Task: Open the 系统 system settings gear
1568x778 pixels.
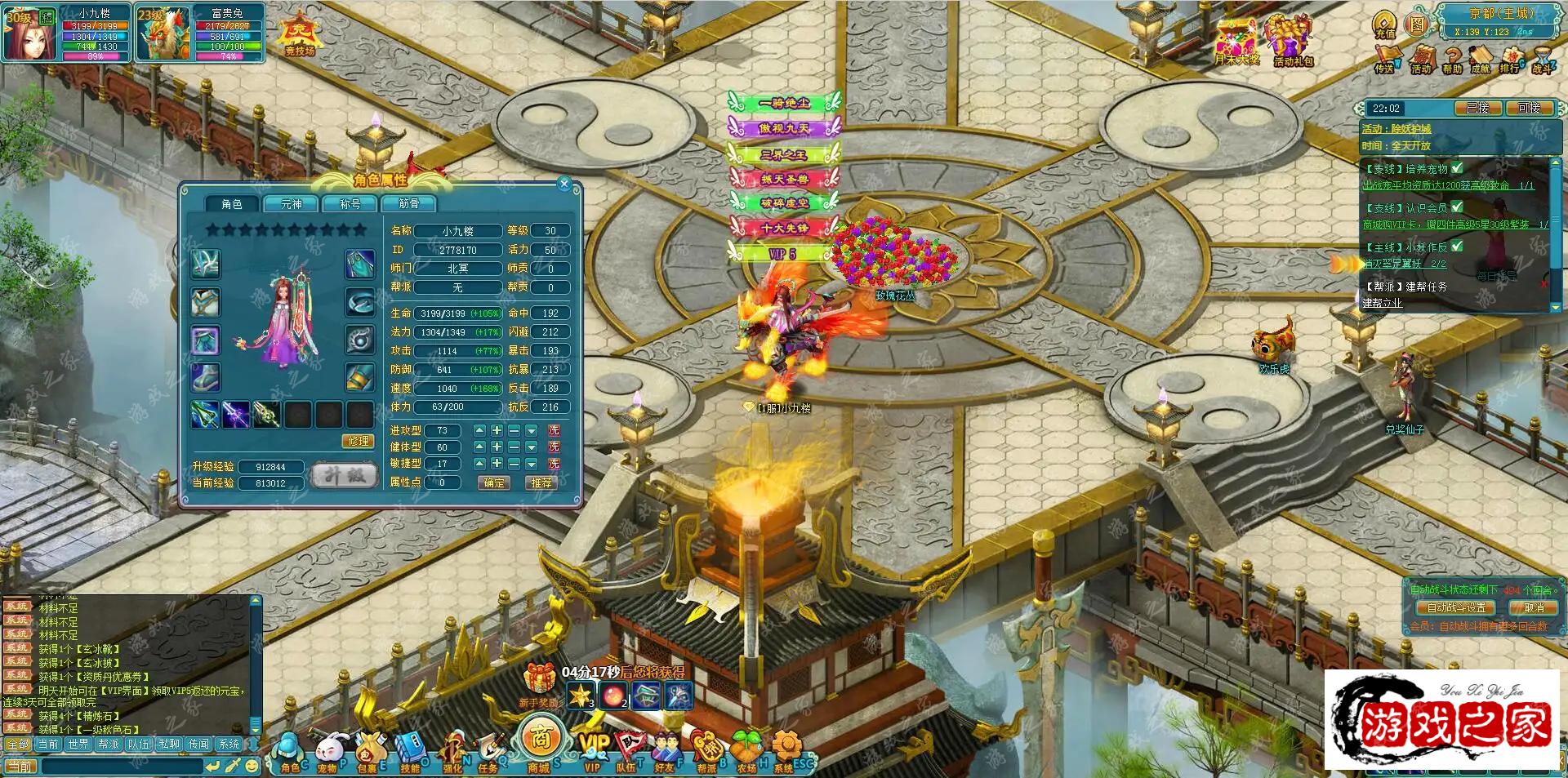Action: pos(786,751)
